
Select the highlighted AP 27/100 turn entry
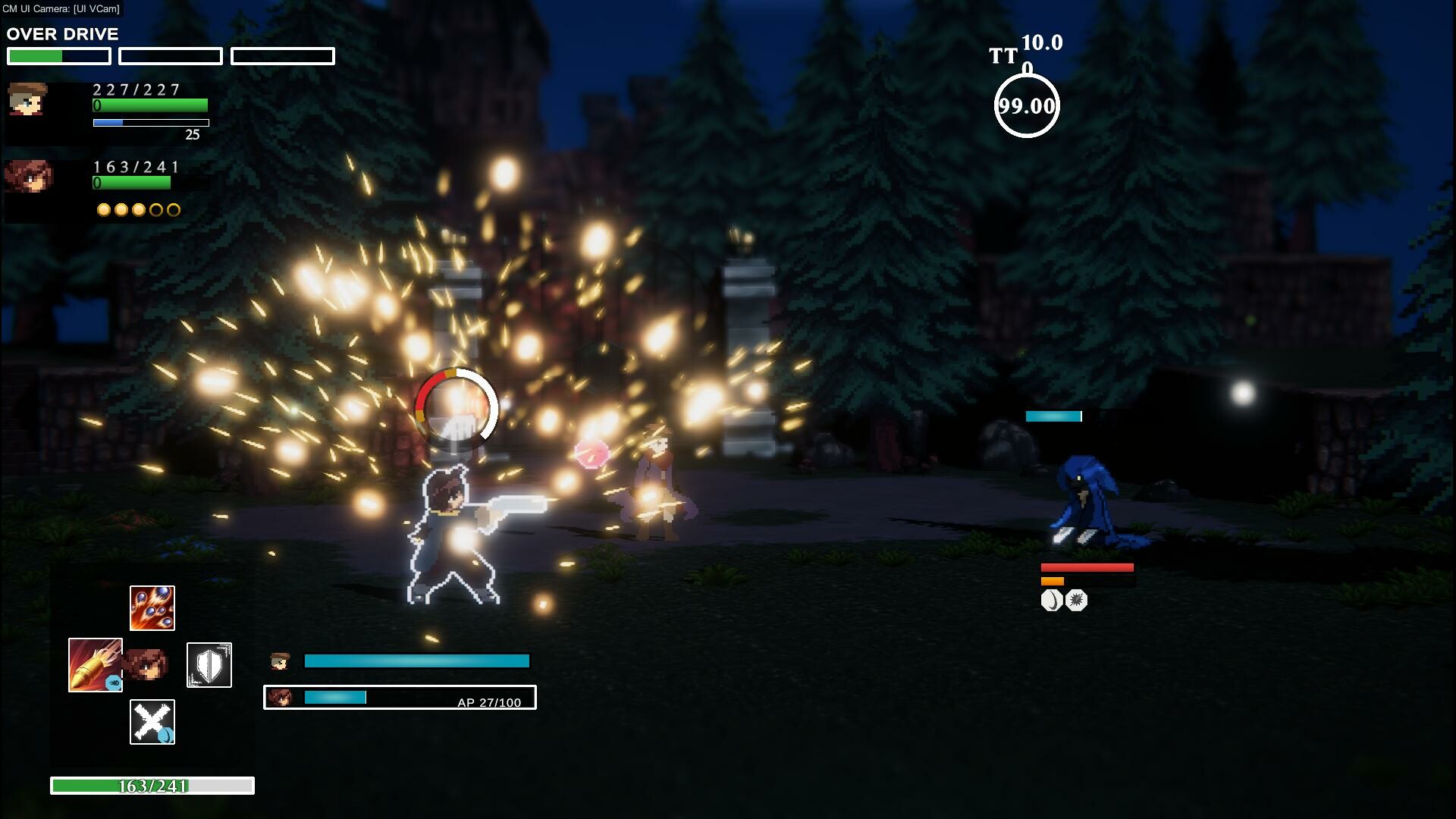(x=400, y=698)
